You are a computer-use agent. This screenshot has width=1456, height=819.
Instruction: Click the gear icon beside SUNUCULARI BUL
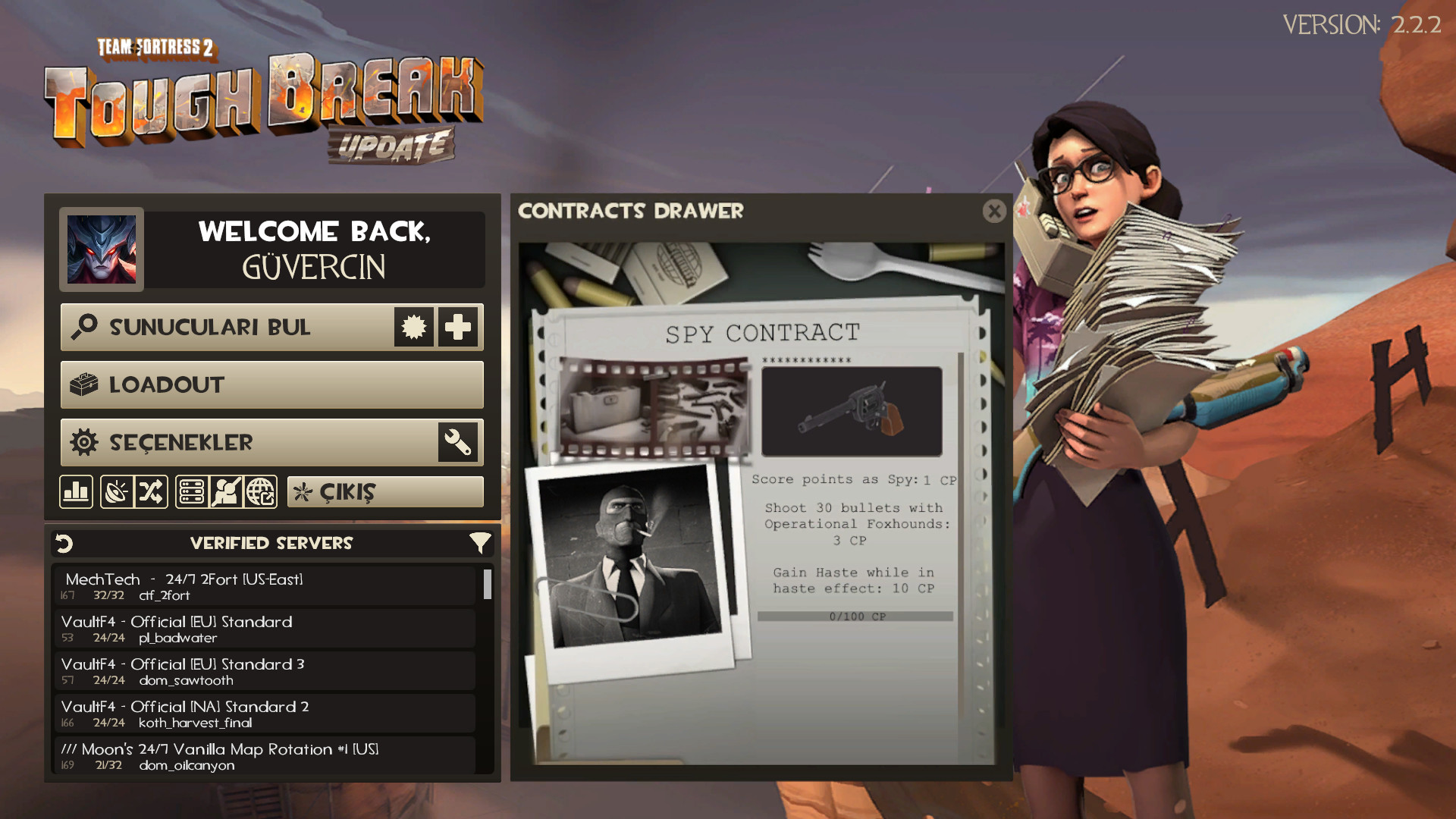click(414, 328)
